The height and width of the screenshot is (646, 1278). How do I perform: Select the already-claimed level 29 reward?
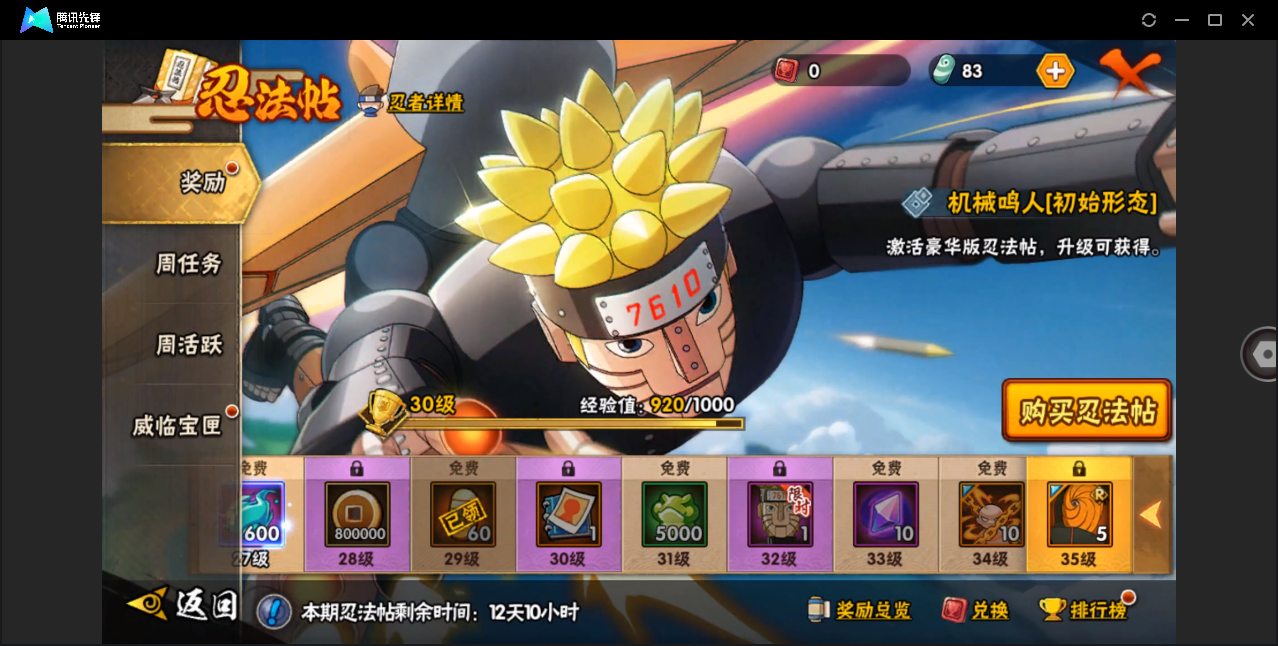463,515
